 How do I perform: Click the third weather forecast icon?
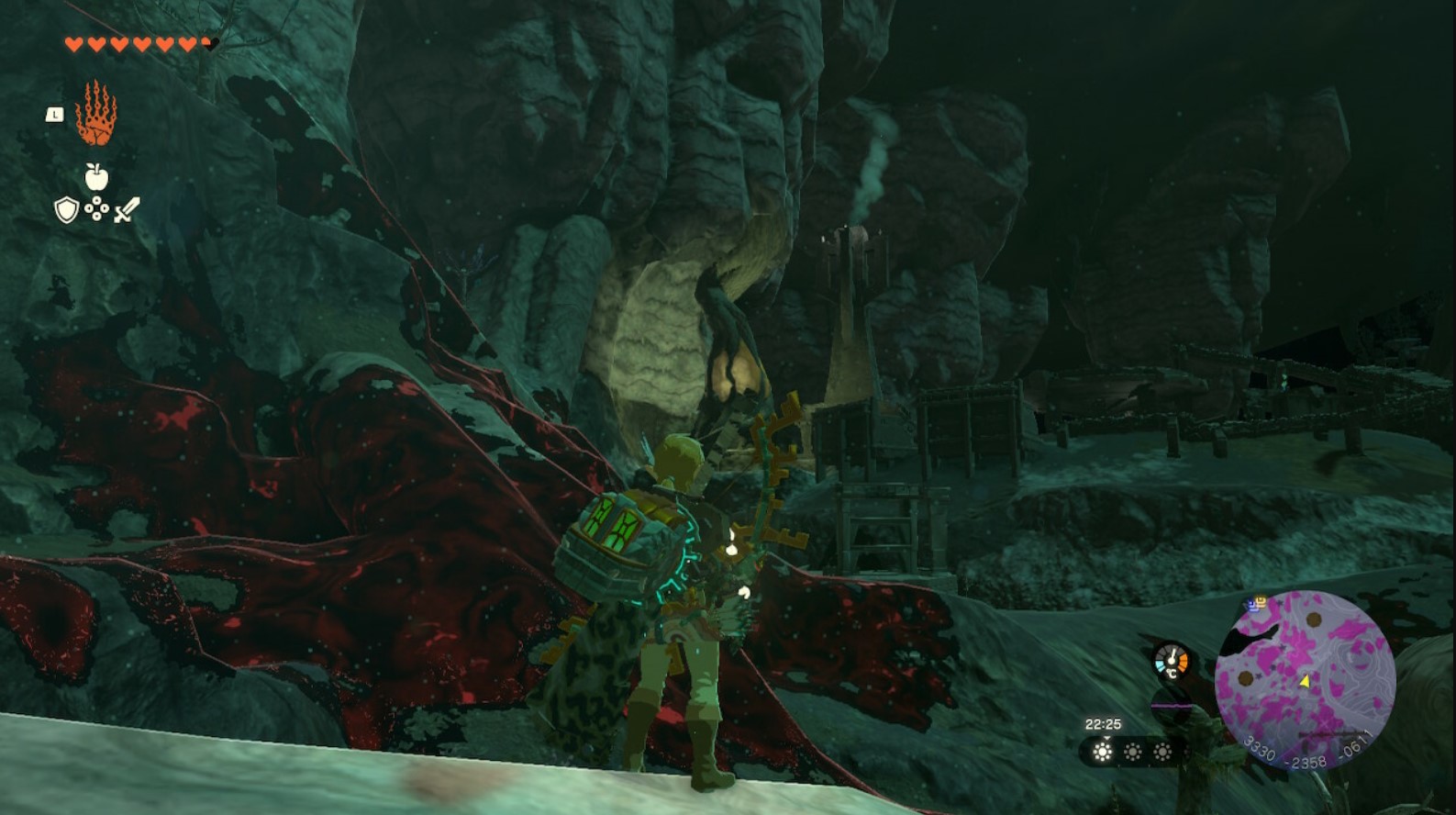pos(1161,752)
